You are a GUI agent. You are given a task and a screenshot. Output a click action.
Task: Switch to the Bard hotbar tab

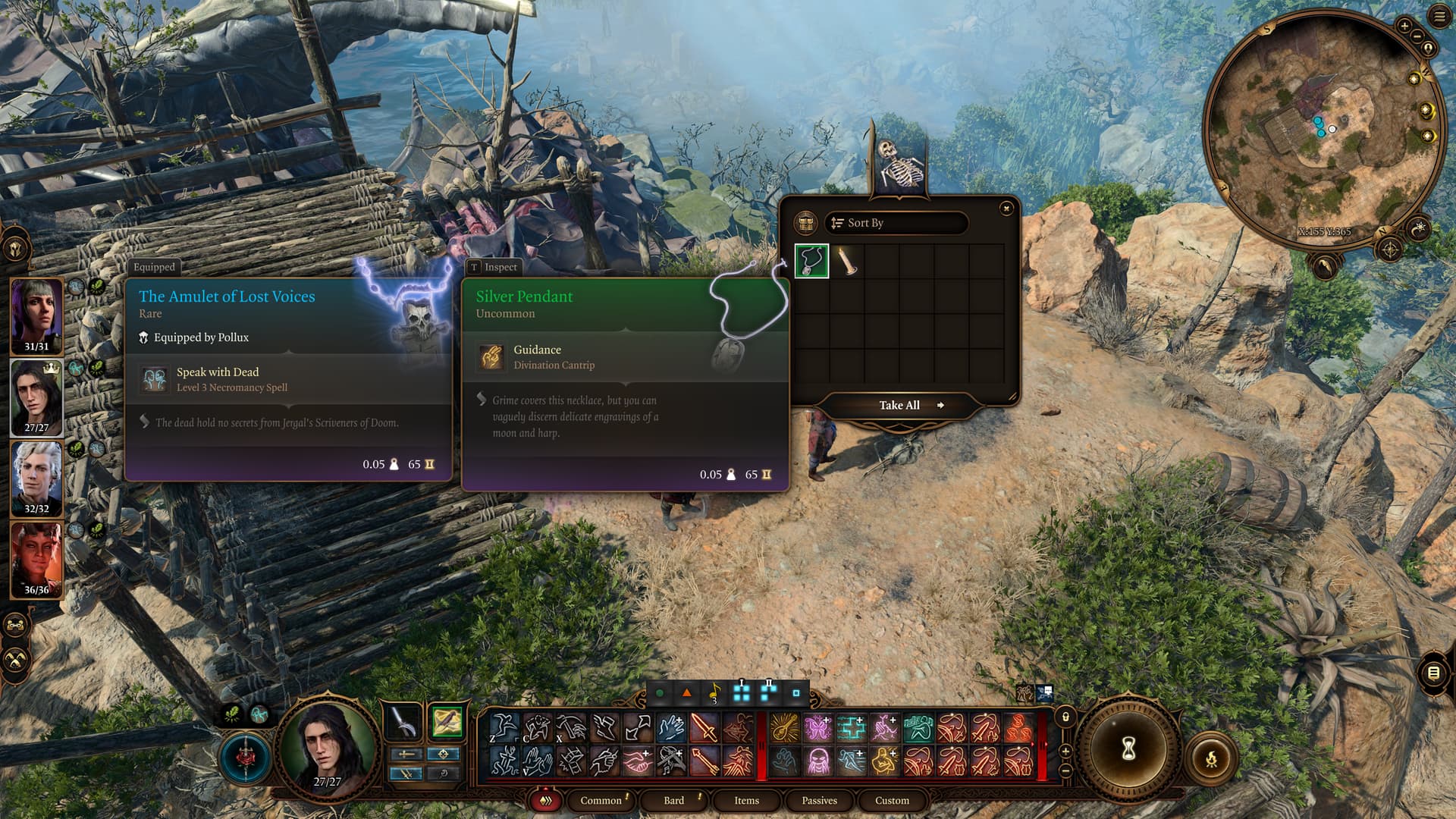(673, 800)
